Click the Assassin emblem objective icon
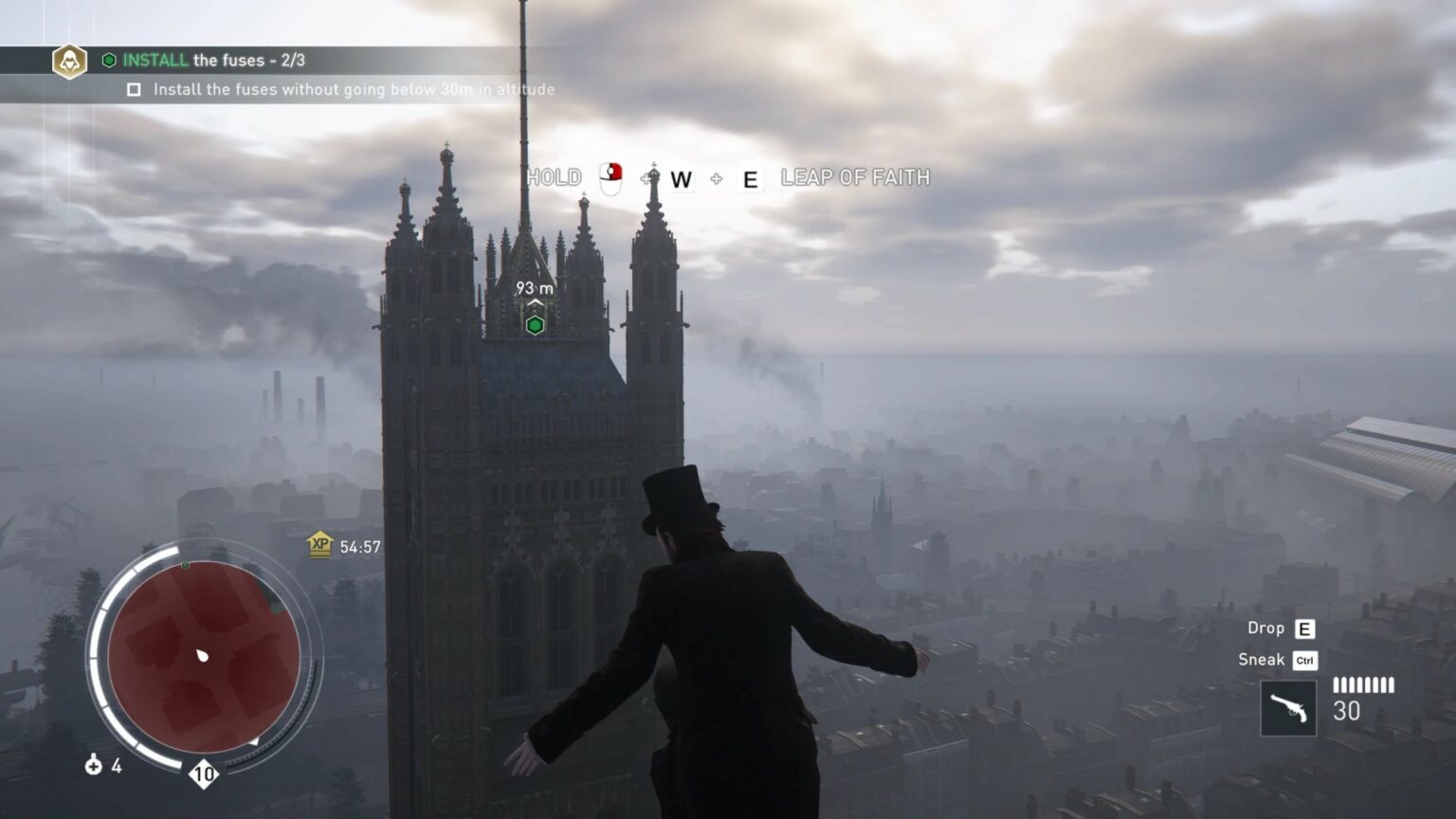The height and width of the screenshot is (819, 1456). (x=69, y=62)
